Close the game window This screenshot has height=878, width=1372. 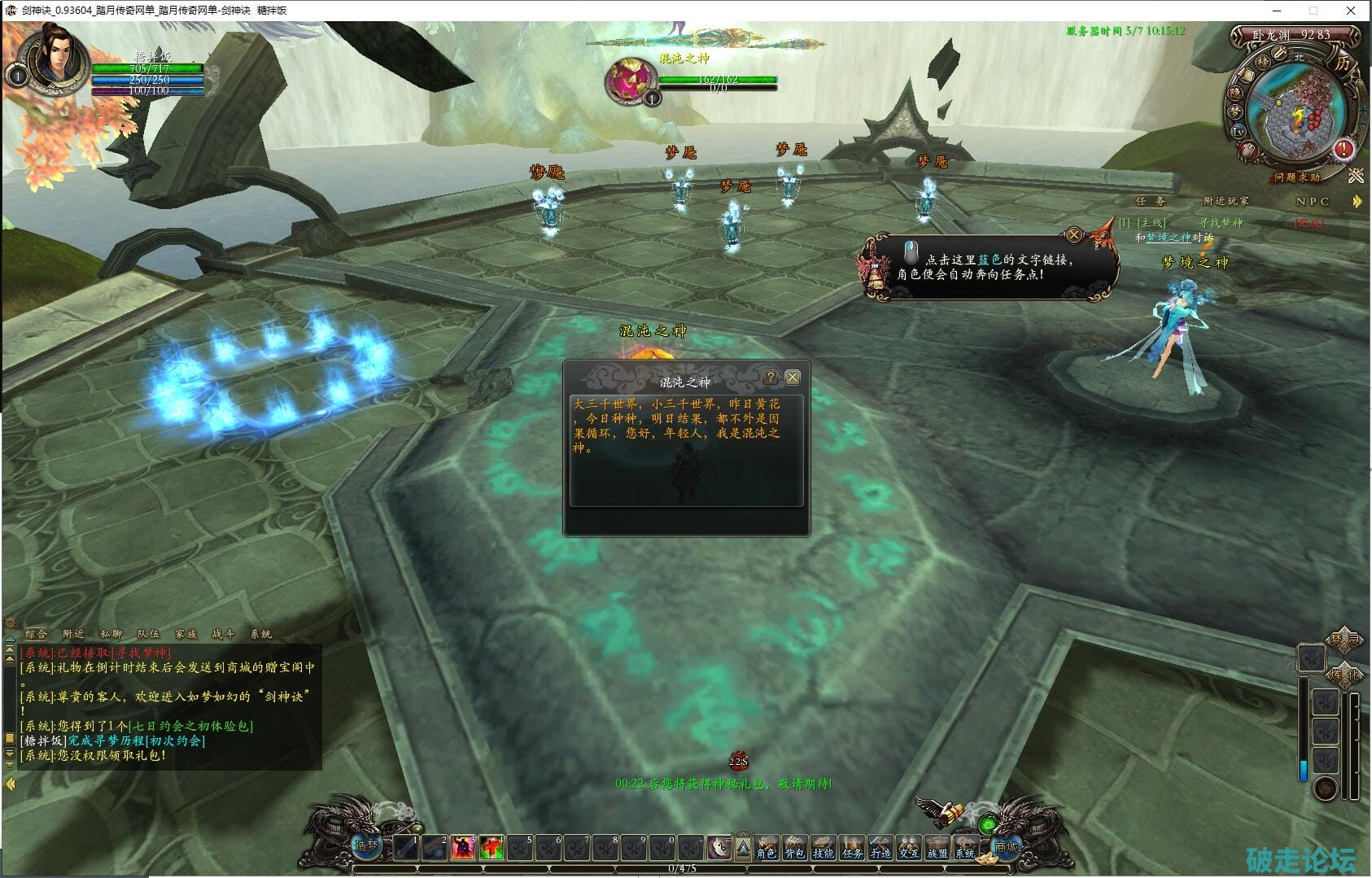pos(1351,11)
